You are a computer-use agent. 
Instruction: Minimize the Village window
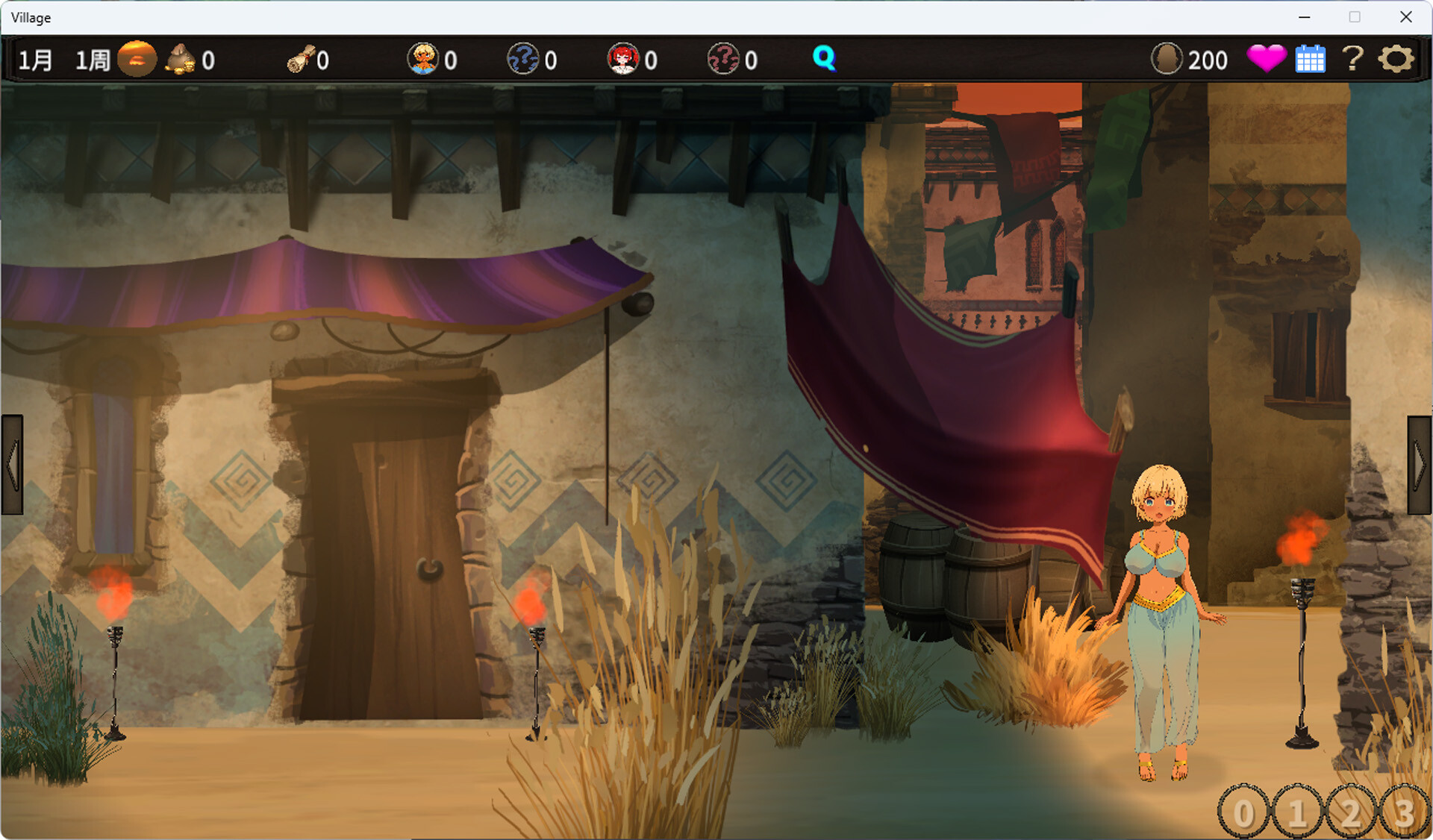pyautogui.click(x=1304, y=17)
